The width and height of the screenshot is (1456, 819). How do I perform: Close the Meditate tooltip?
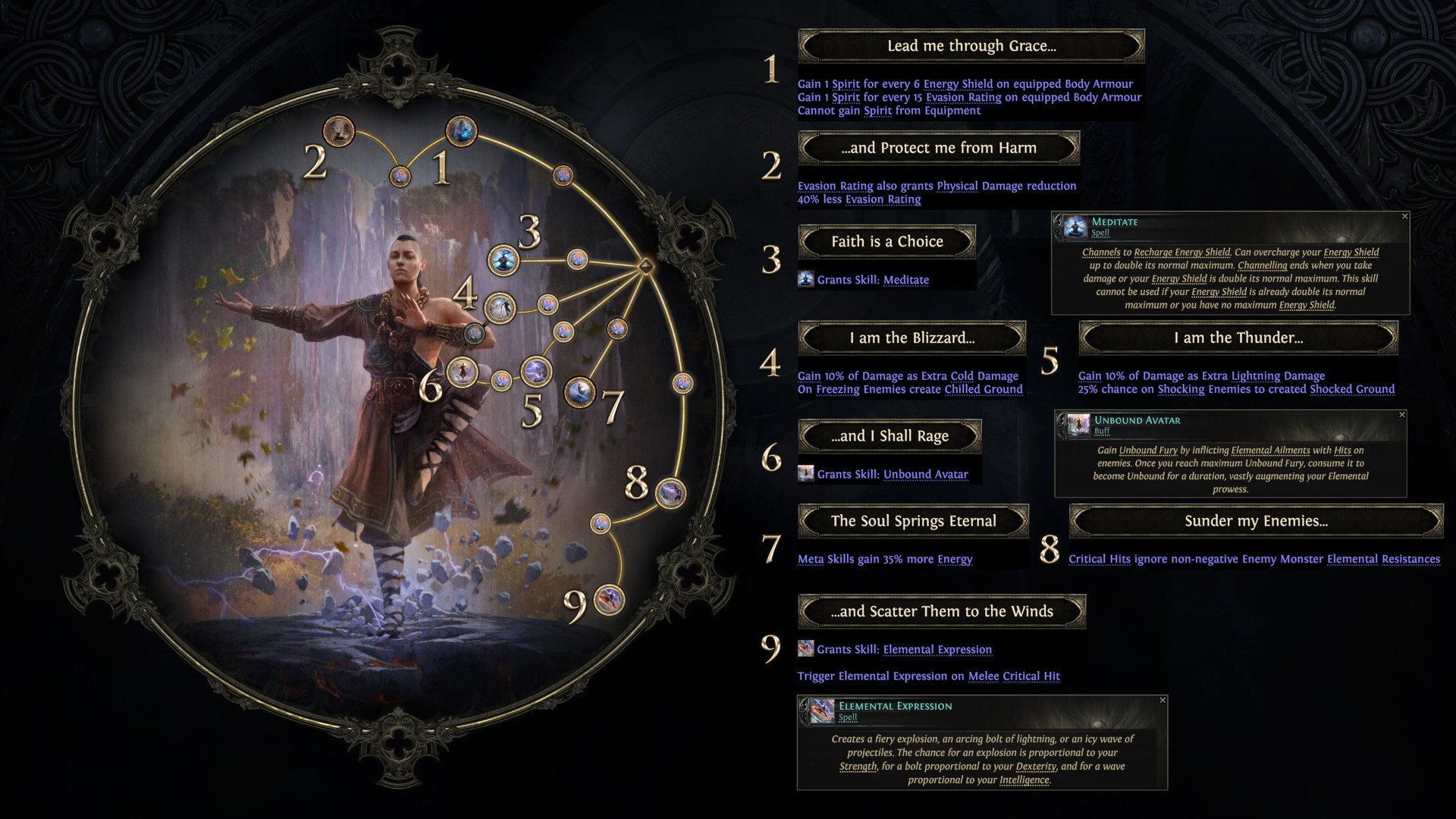click(x=1407, y=218)
